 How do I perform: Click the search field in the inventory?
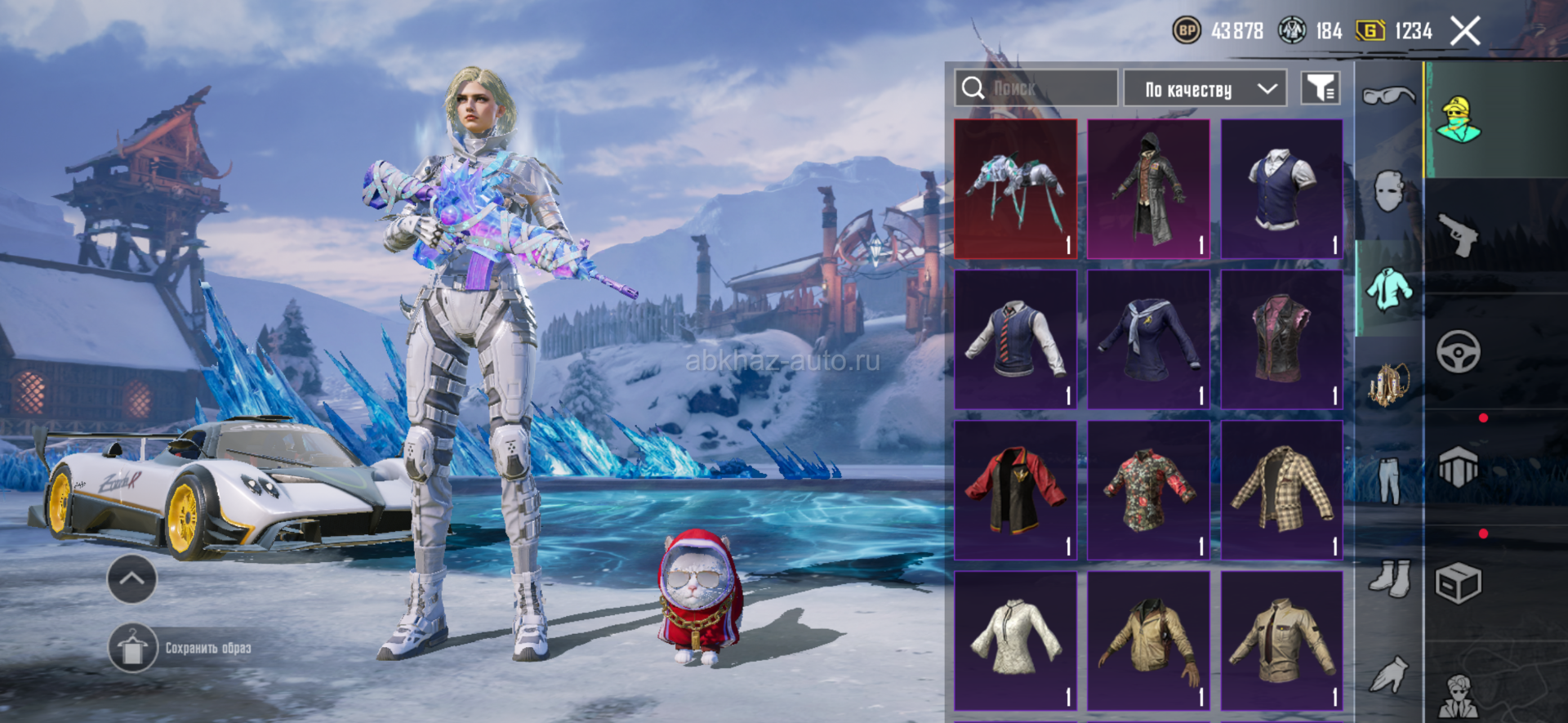click(1036, 88)
